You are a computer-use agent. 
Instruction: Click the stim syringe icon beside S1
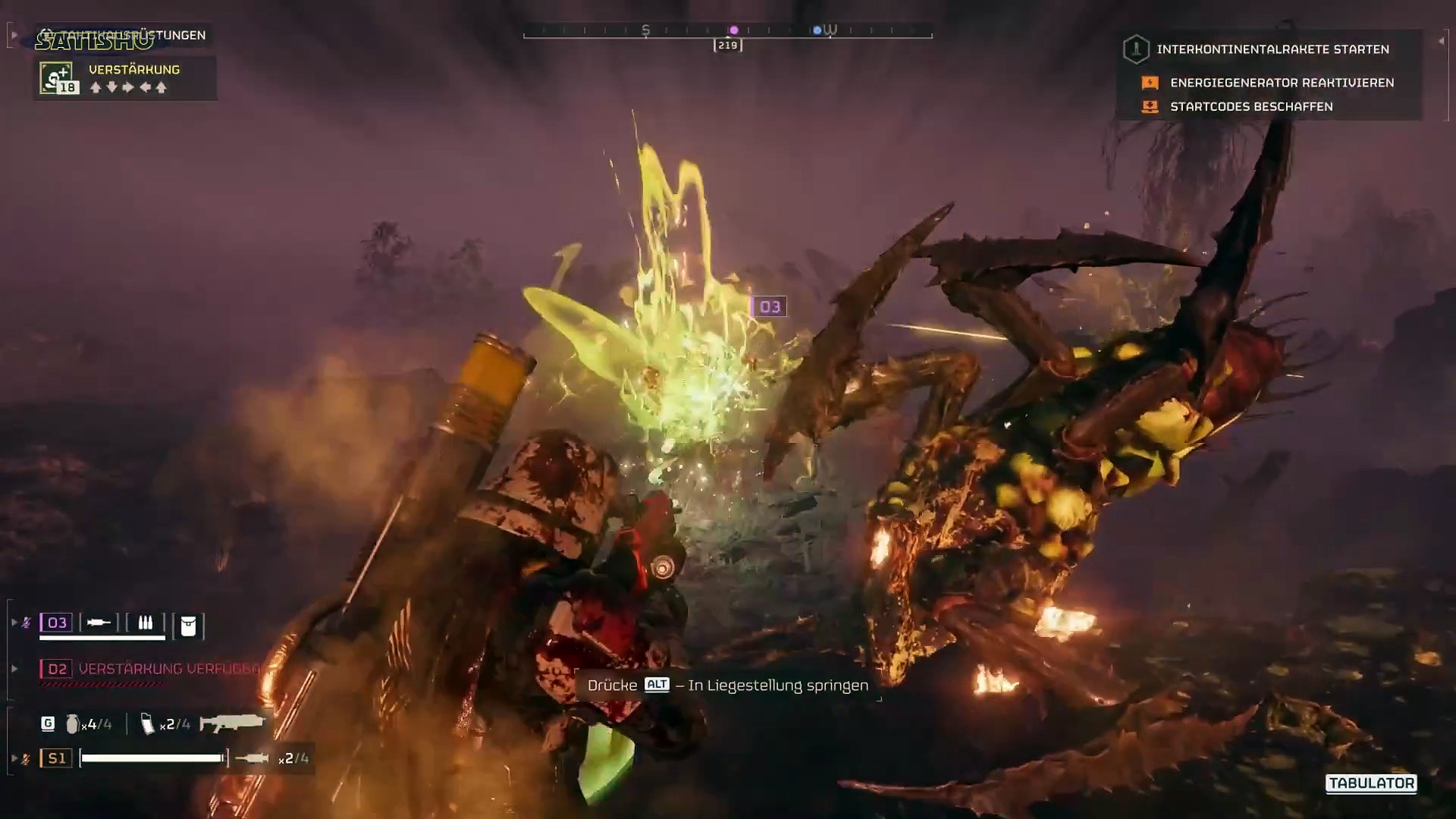252,758
